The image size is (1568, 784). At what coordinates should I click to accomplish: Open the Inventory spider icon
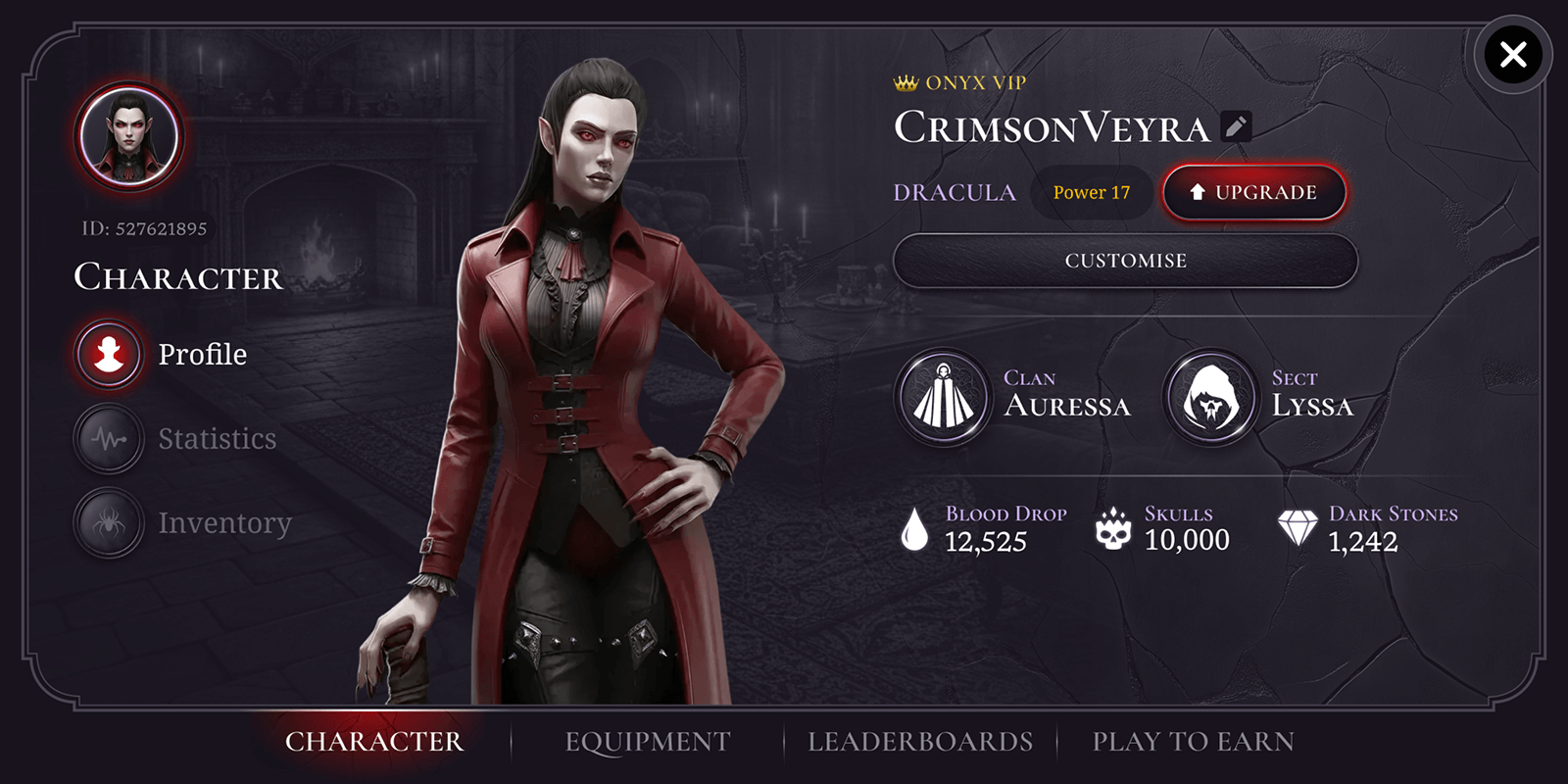point(108,522)
